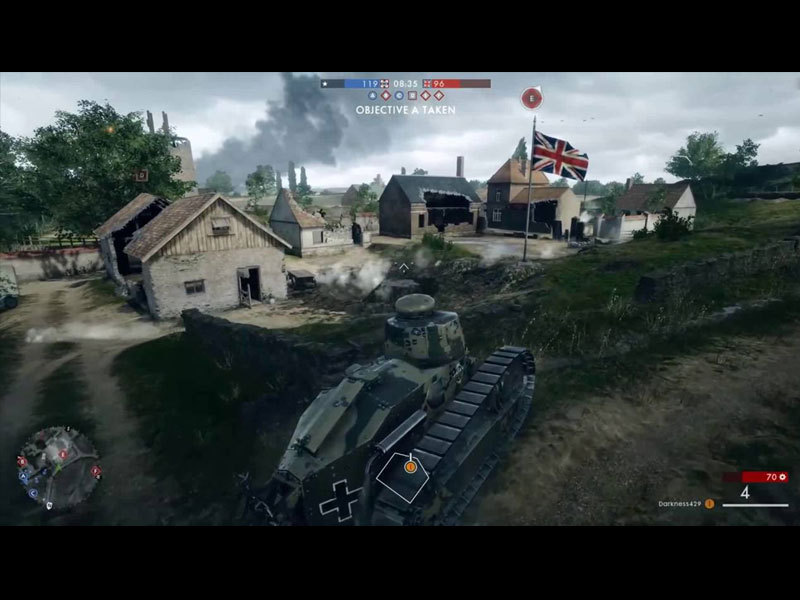
Task: Click the objective F icon in the top flag row
Action: click(x=438, y=96)
